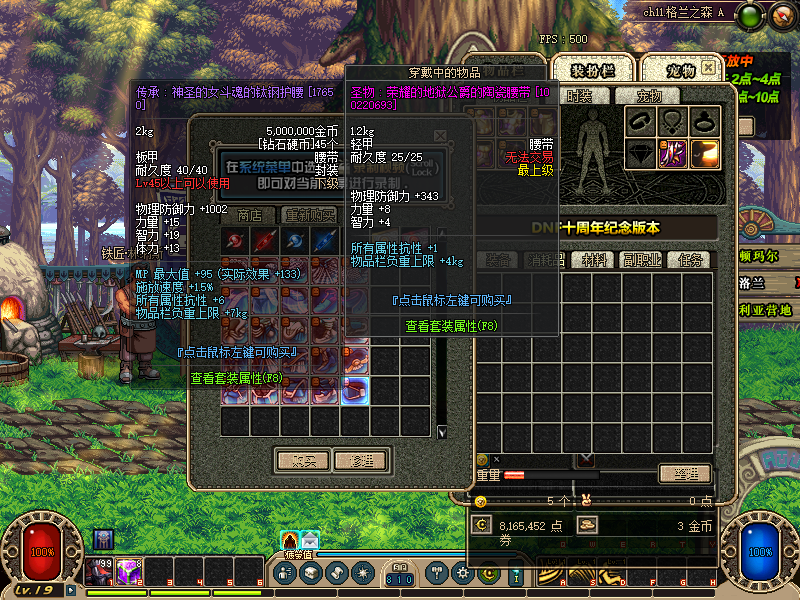Screen dimensions: 800x600
Task: Select the equipped purple weapon slot
Action: [672, 154]
